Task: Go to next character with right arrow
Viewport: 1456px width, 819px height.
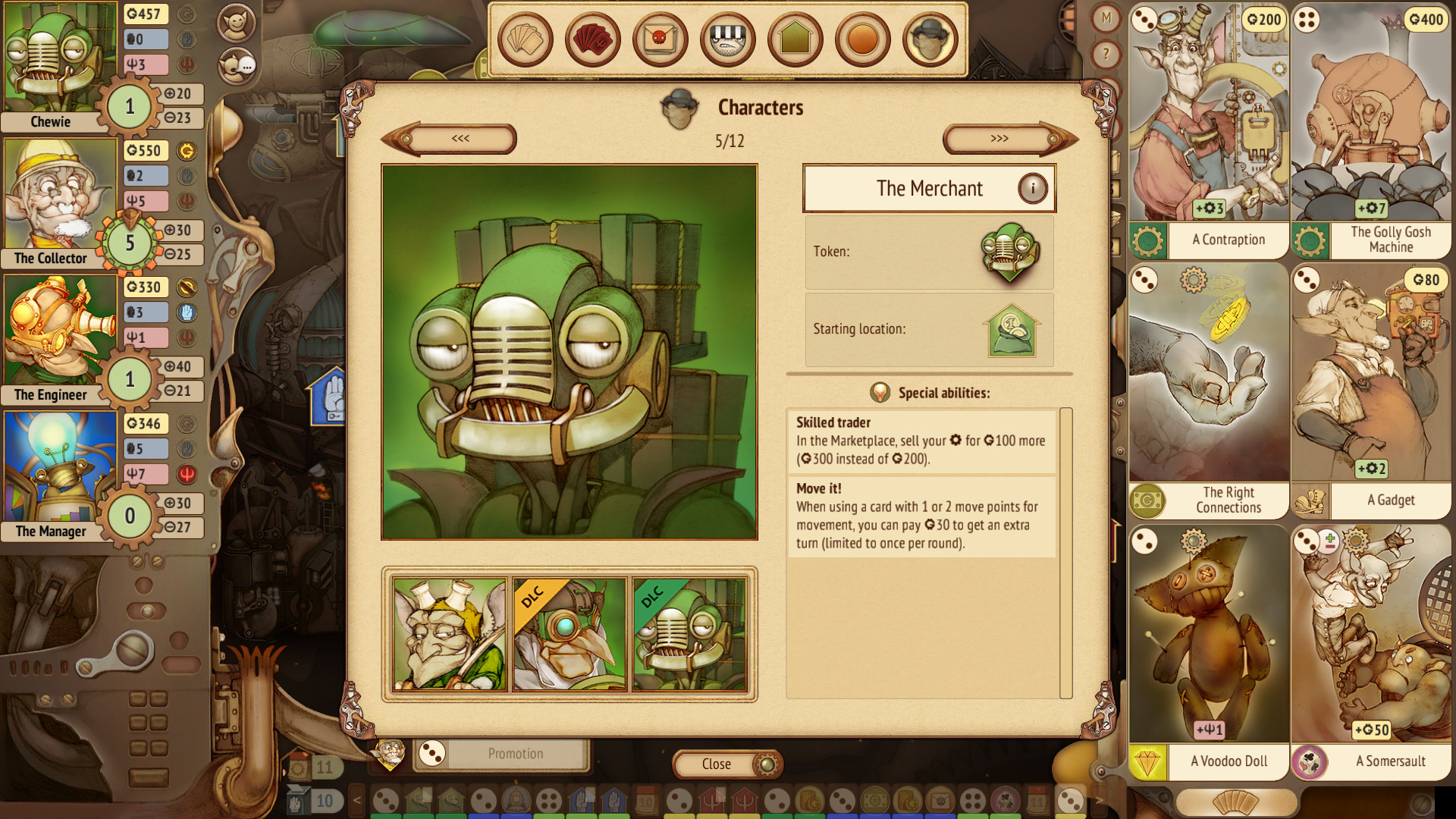Action: pyautogui.click(x=1001, y=140)
